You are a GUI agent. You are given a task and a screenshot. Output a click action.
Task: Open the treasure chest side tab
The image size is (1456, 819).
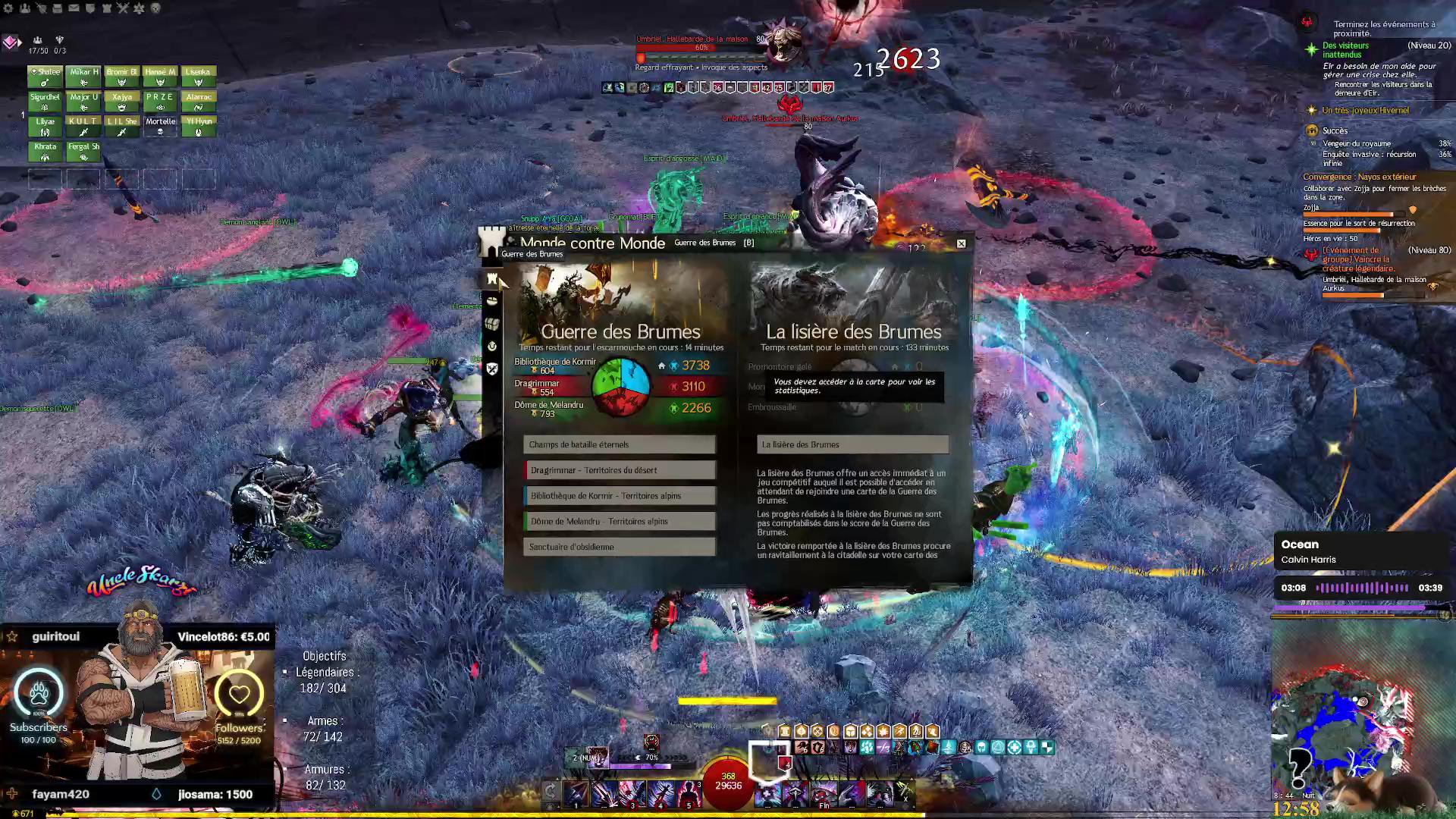[492, 324]
